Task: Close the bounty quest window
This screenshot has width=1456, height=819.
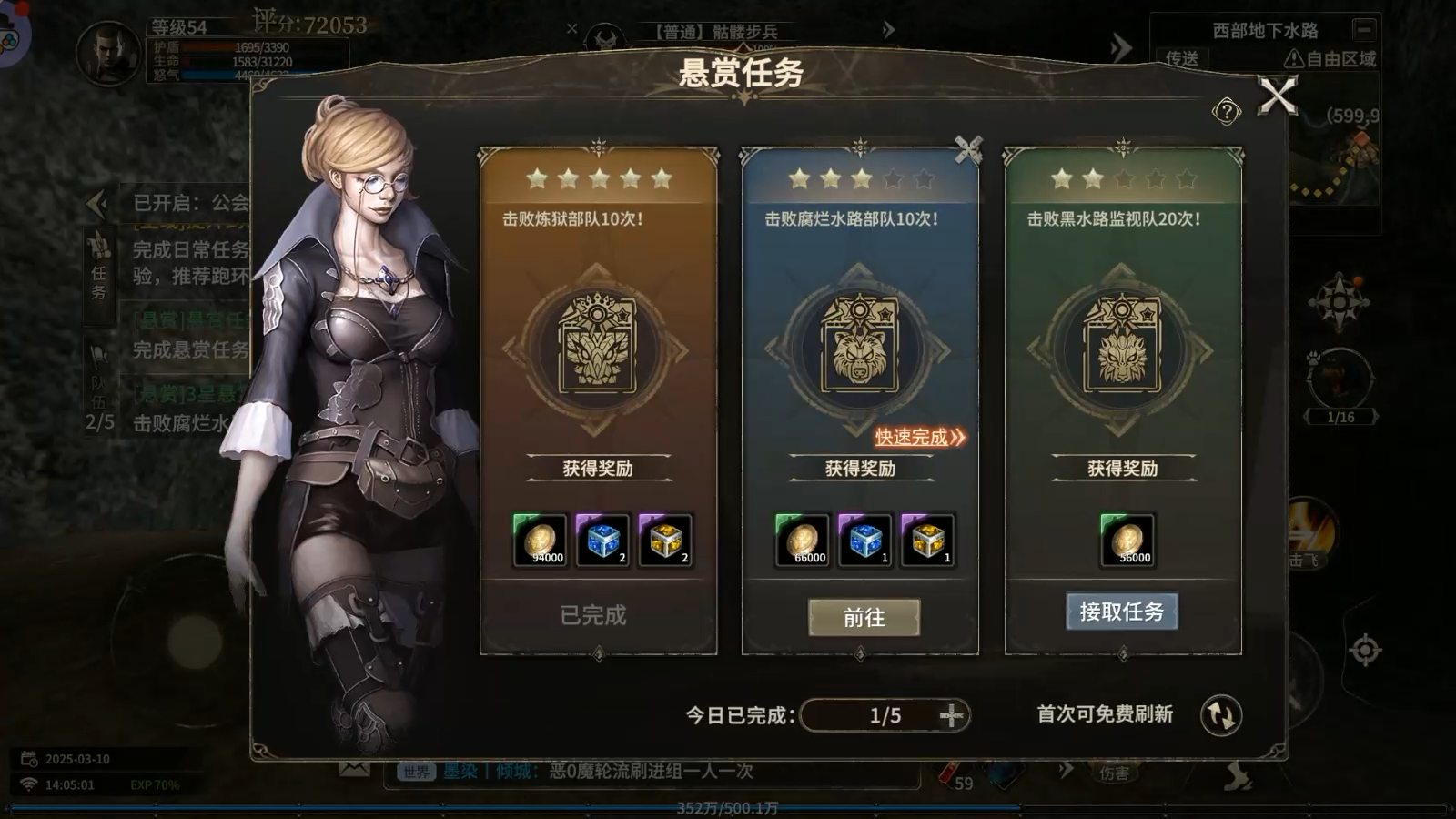Action: pos(1277,96)
